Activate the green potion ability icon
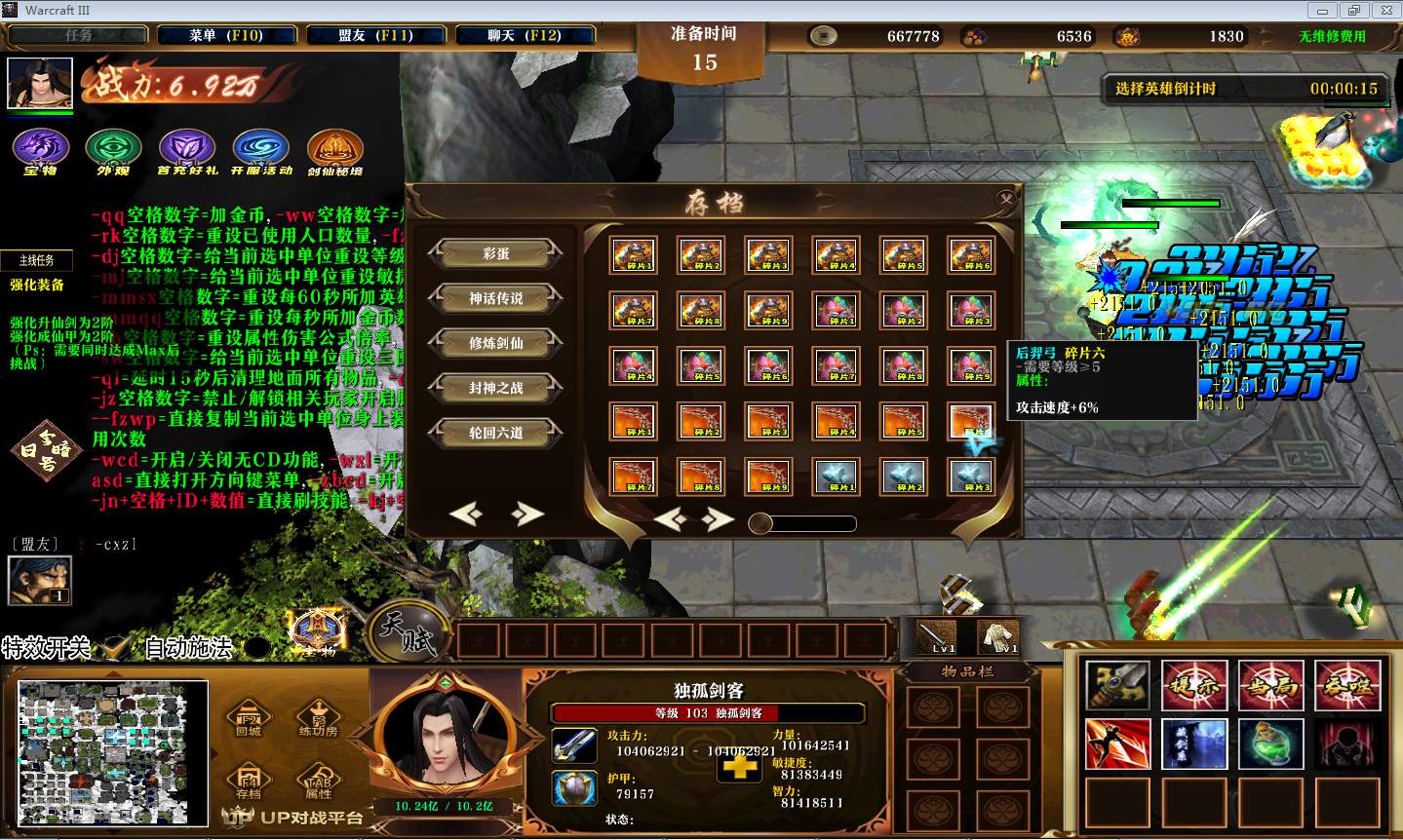Viewport: 1403px width, 840px height. coord(1271,743)
